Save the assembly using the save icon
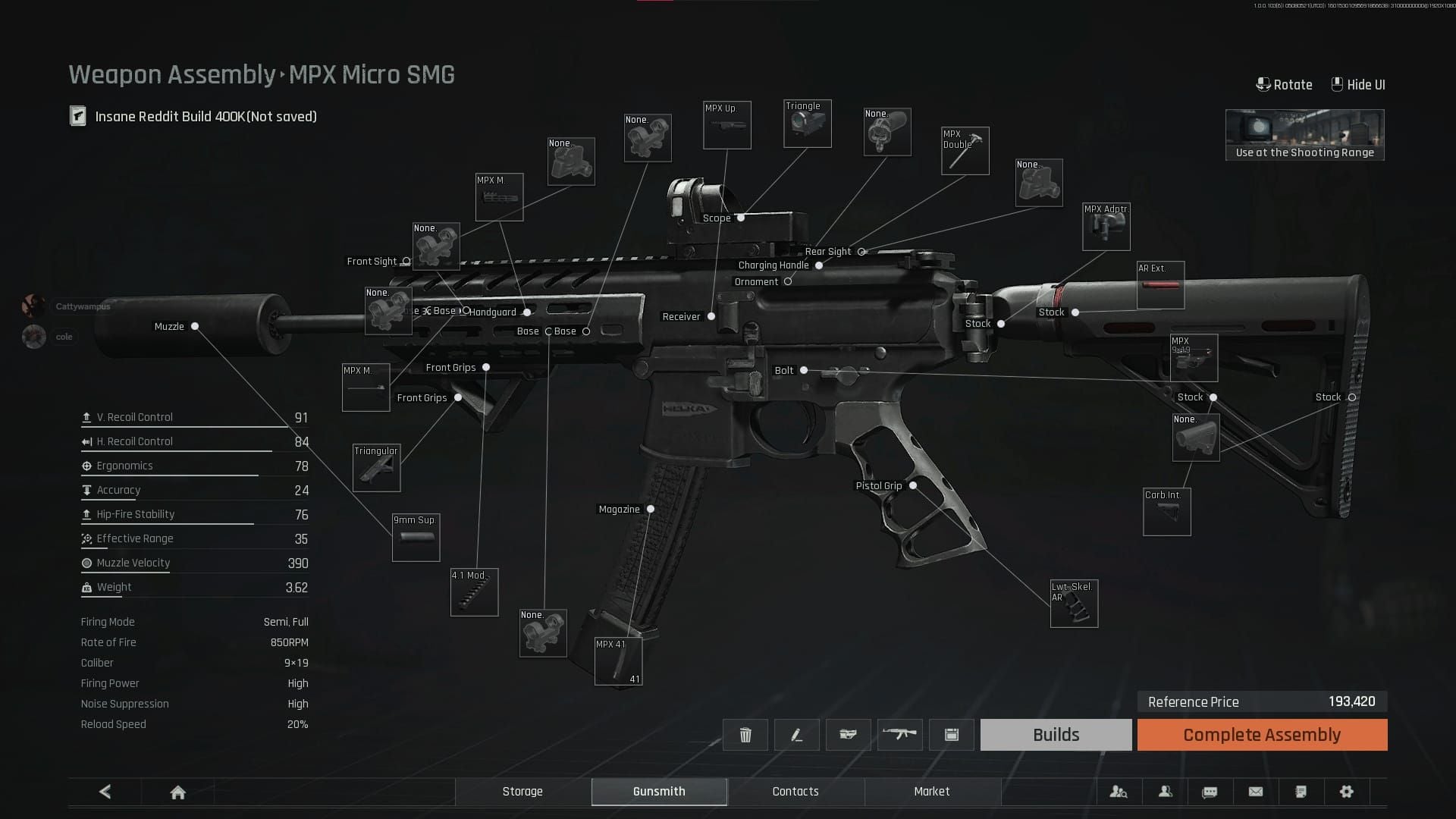Image resolution: width=1456 pixels, height=819 pixels. pyautogui.click(x=952, y=734)
